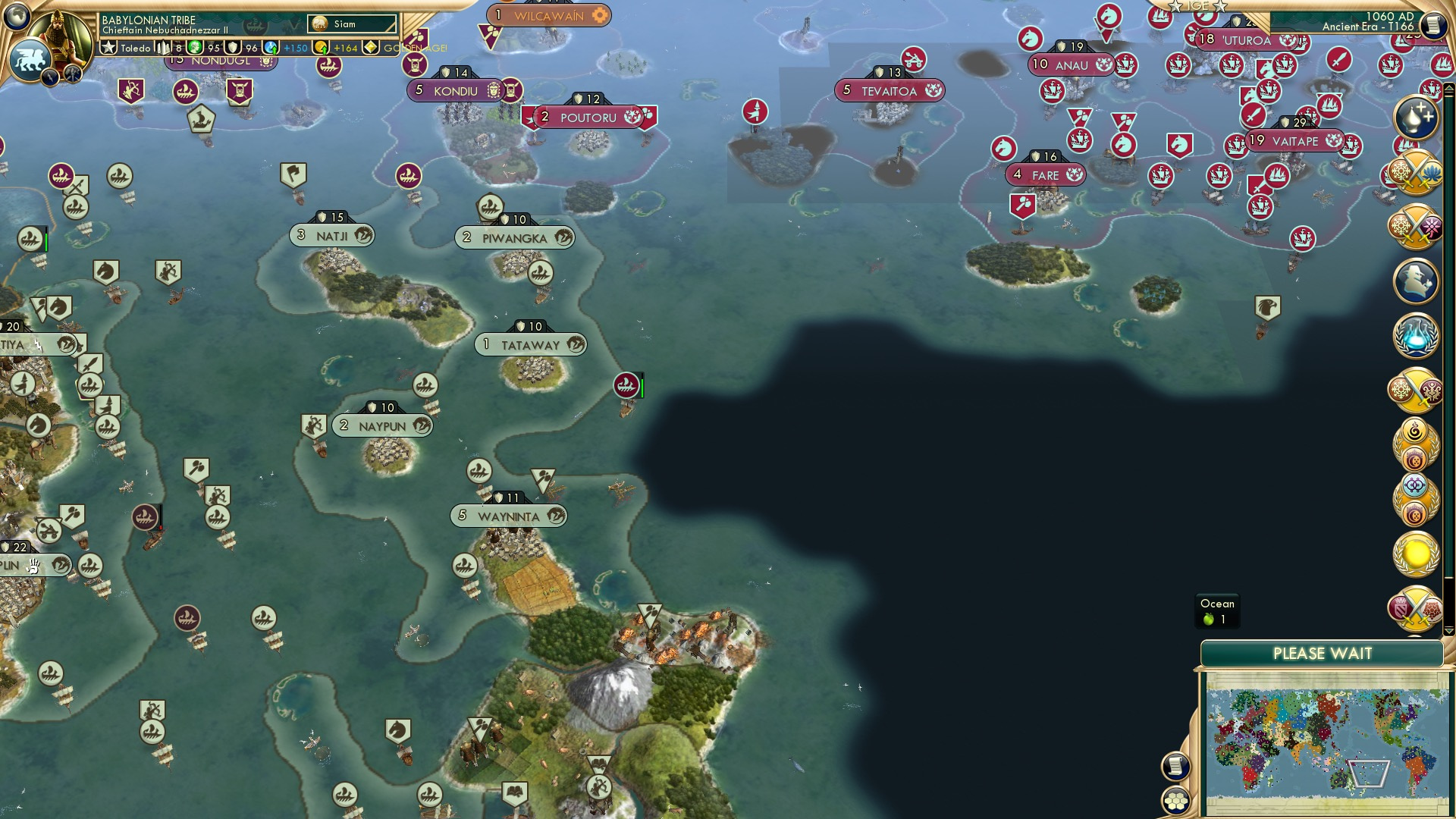
Task: Select the TATAWAY city banner
Action: pos(529,344)
